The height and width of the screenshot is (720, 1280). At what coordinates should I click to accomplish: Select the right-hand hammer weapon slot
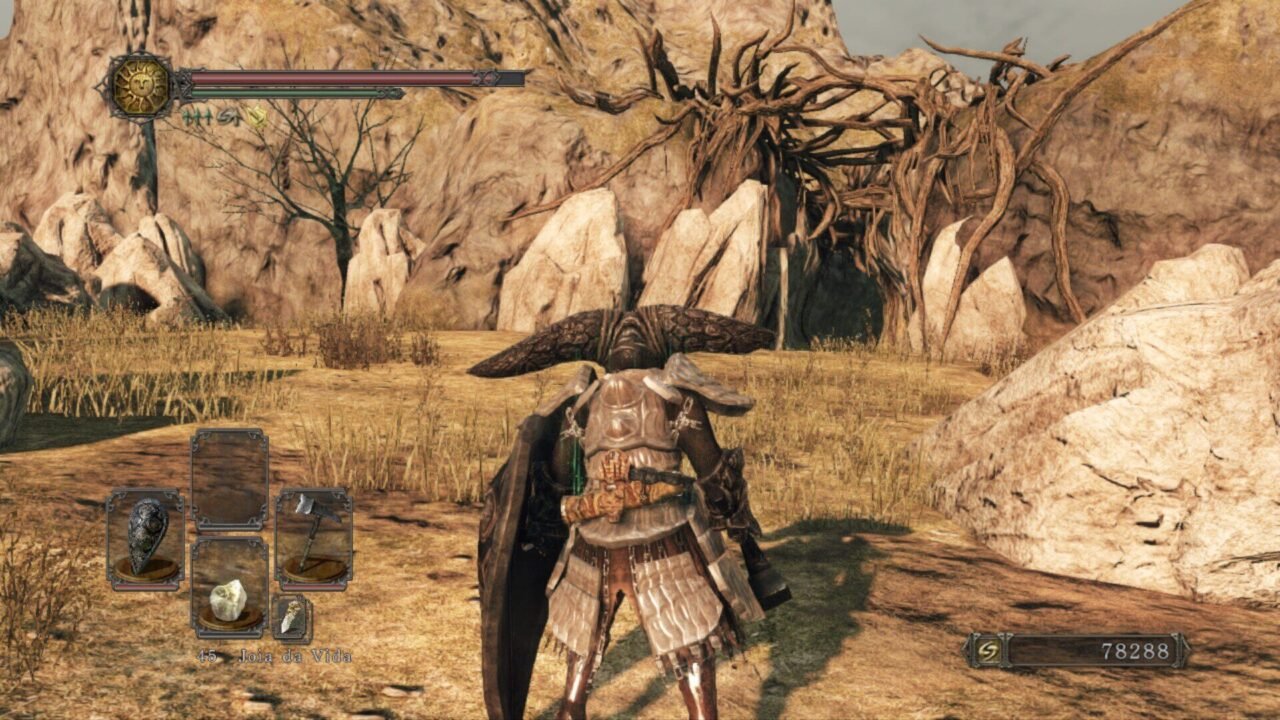point(314,539)
